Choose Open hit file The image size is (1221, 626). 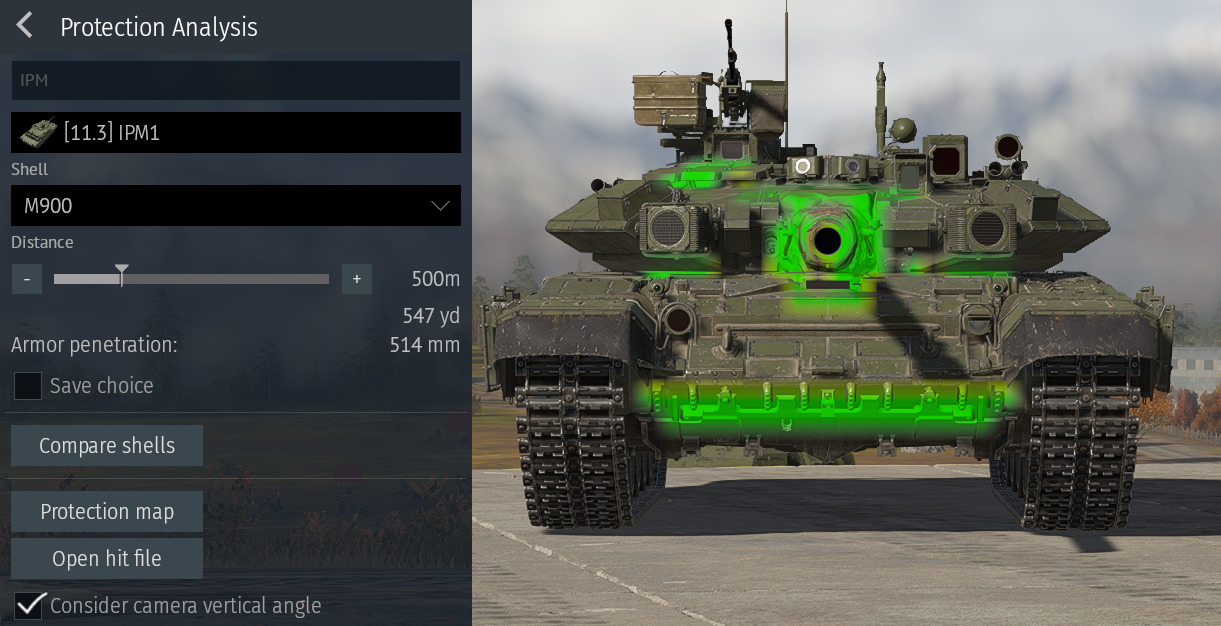107,559
